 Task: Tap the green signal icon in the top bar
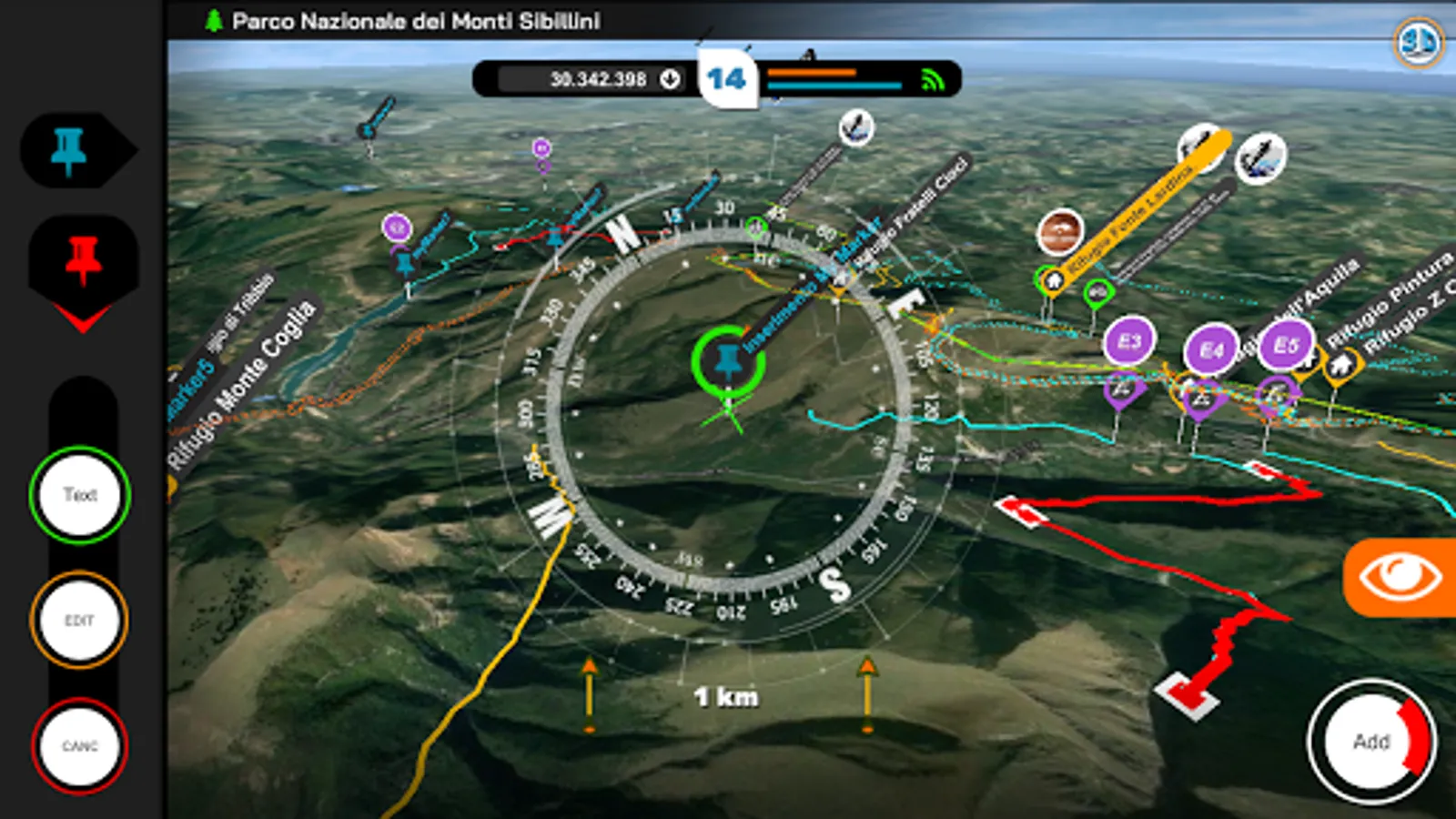[933, 80]
